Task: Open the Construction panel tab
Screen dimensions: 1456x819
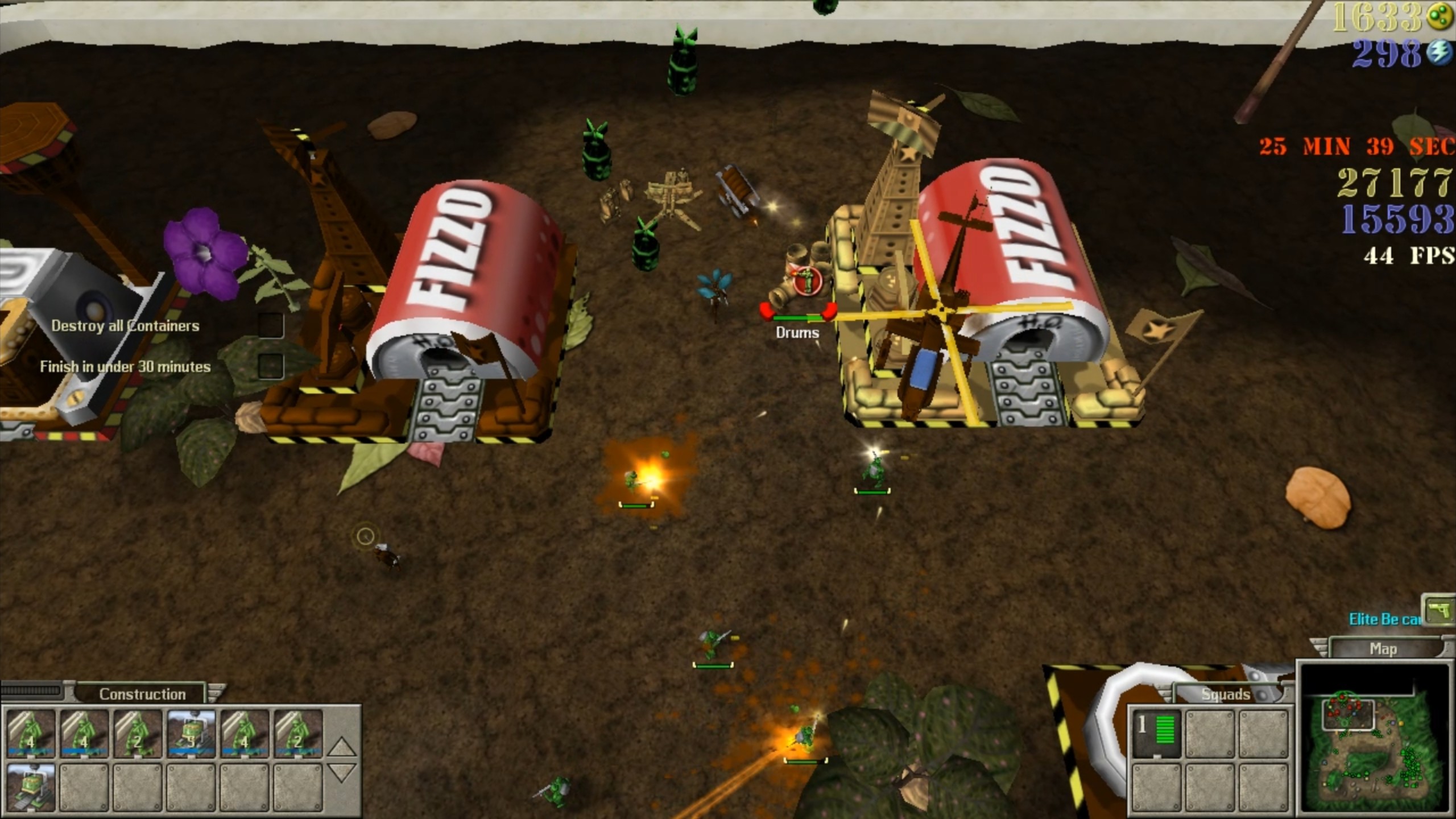Action: [142, 694]
